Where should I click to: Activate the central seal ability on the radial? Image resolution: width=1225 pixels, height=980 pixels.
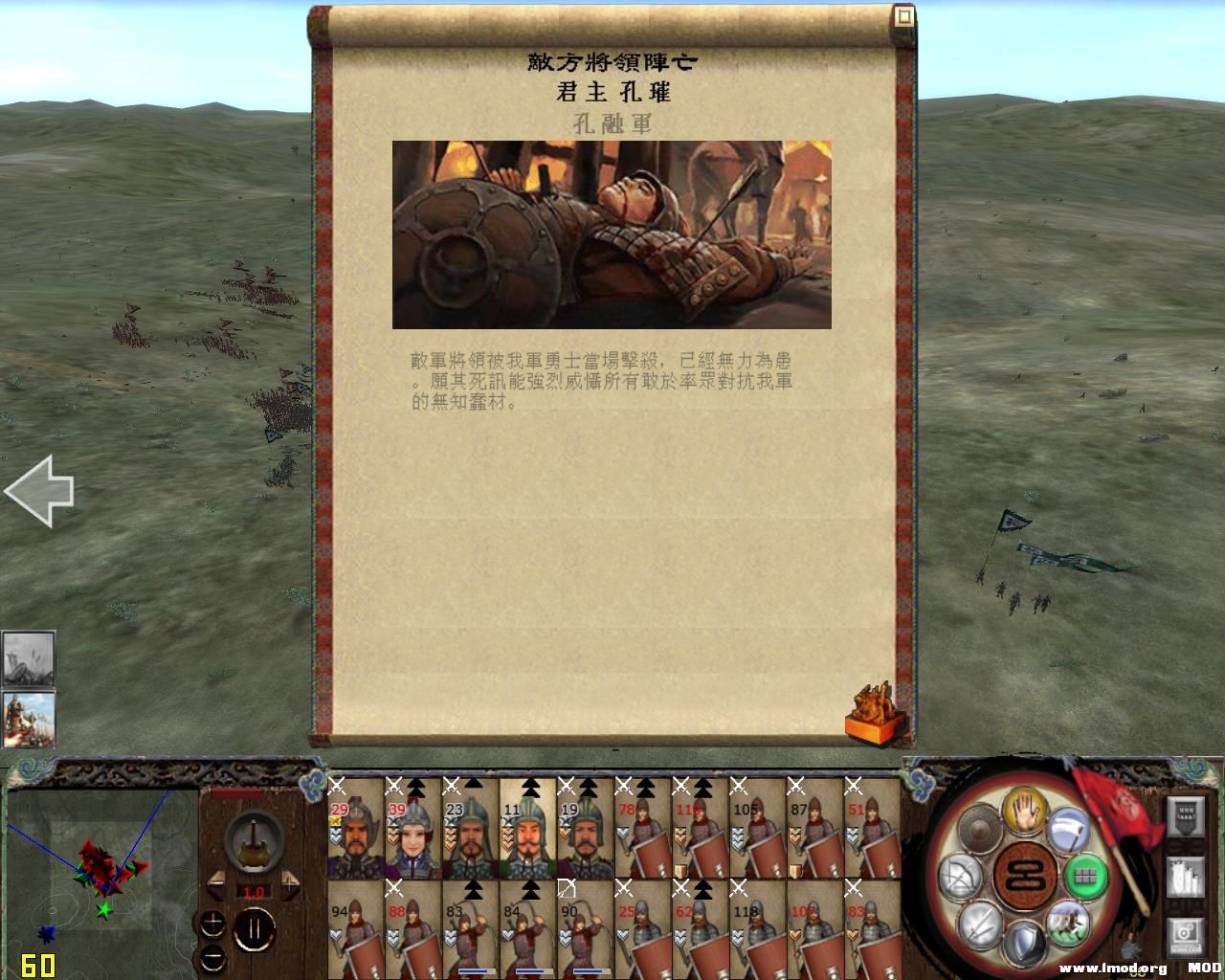[x=1024, y=876]
